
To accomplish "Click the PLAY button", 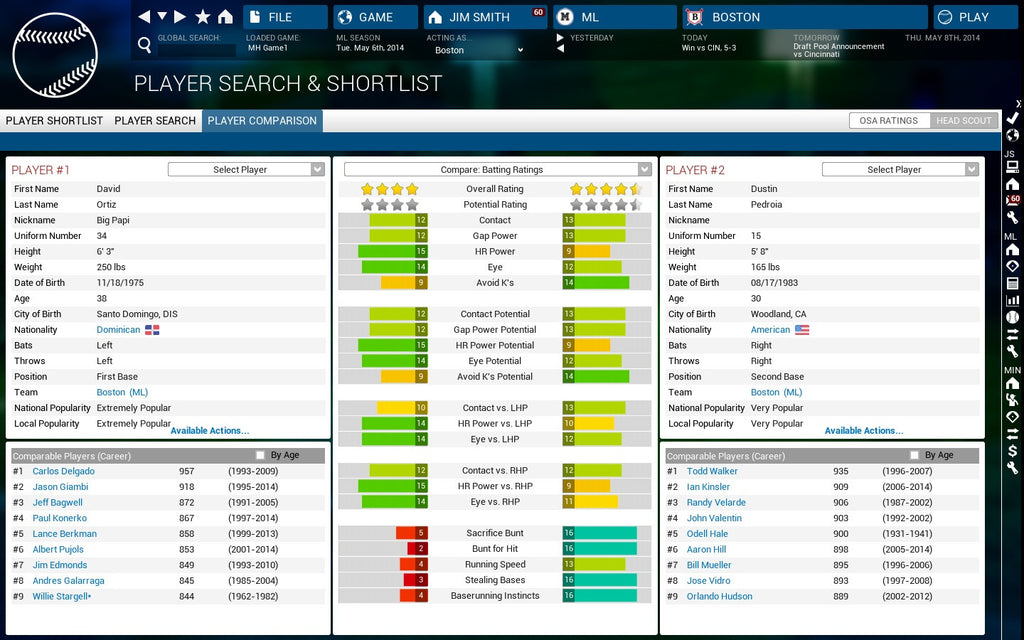I will coord(975,17).
